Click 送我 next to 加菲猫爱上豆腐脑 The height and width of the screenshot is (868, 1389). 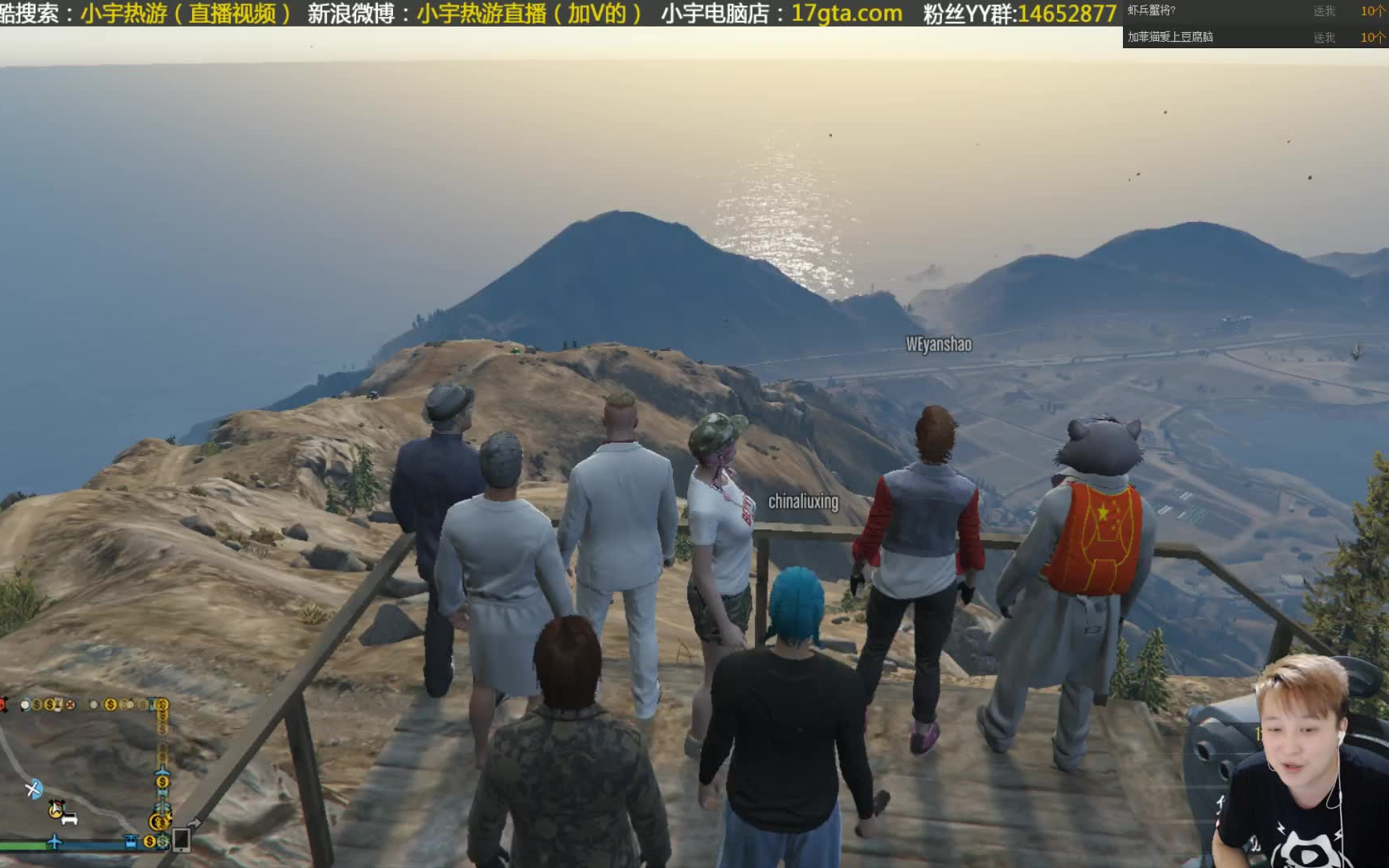(x=1326, y=36)
